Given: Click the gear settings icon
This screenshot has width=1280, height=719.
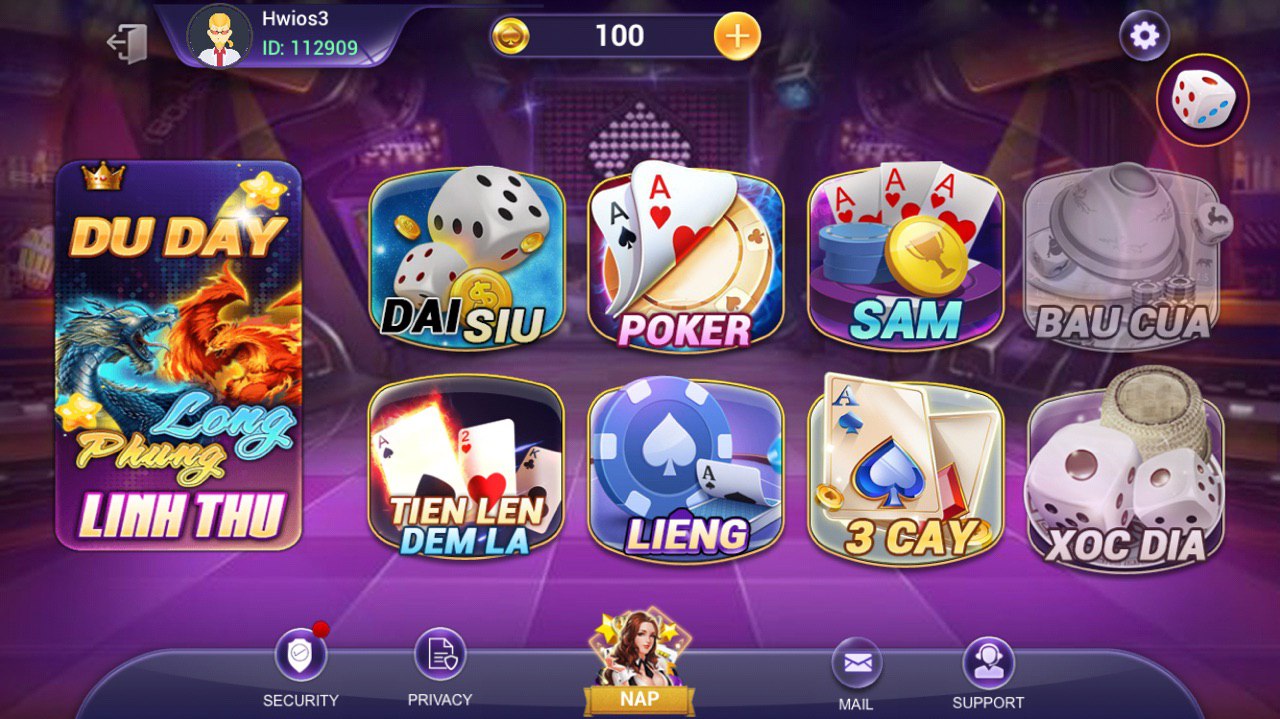Looking at the screenshot, I should click(x=1144, y=37).
